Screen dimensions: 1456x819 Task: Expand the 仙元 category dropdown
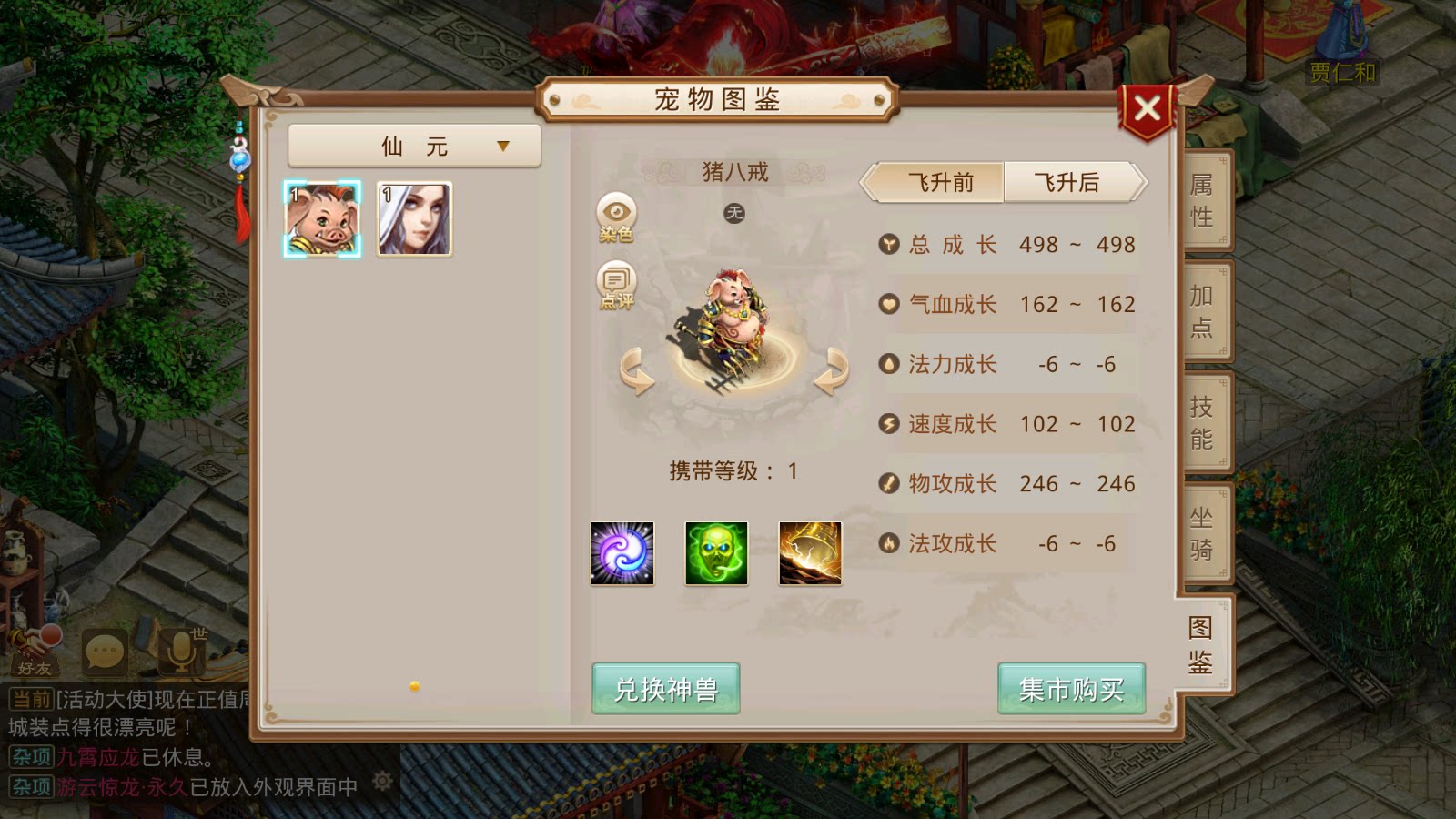(x=414, y=146)
